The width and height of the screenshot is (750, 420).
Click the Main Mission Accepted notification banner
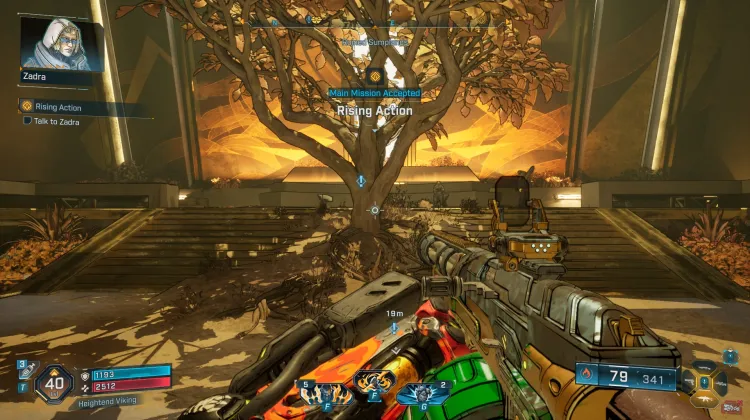(x=374, y=93)
